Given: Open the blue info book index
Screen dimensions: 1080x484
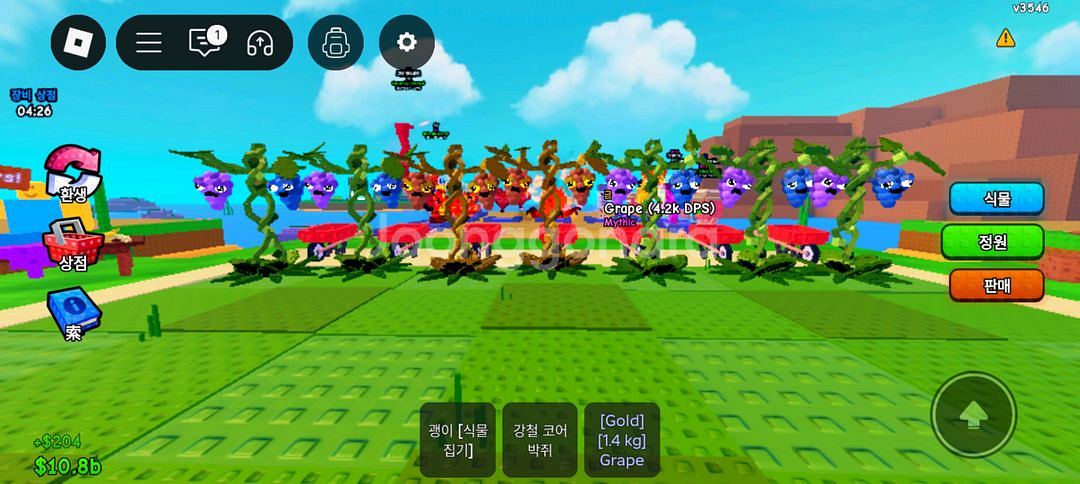Looking at the screenshot, I should click(74, 312).
